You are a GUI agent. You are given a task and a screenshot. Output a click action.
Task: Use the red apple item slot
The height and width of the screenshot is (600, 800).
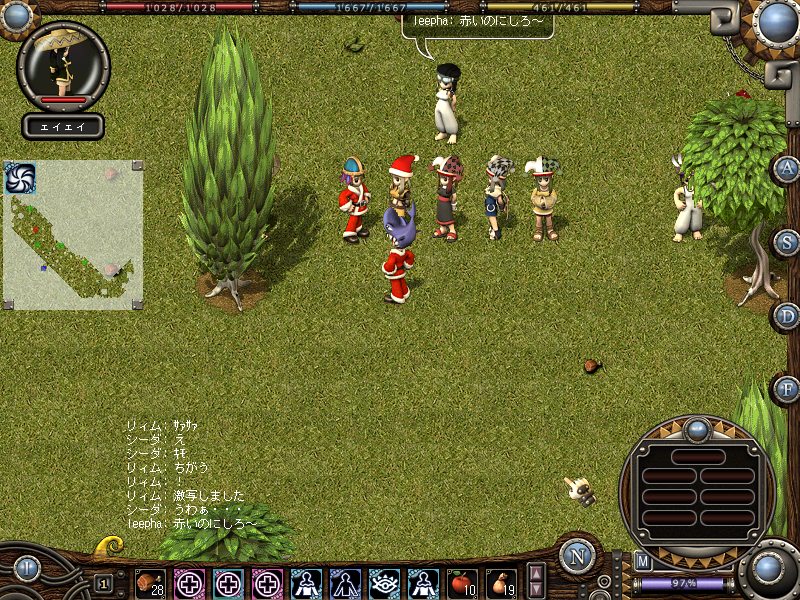pos(462,582)
